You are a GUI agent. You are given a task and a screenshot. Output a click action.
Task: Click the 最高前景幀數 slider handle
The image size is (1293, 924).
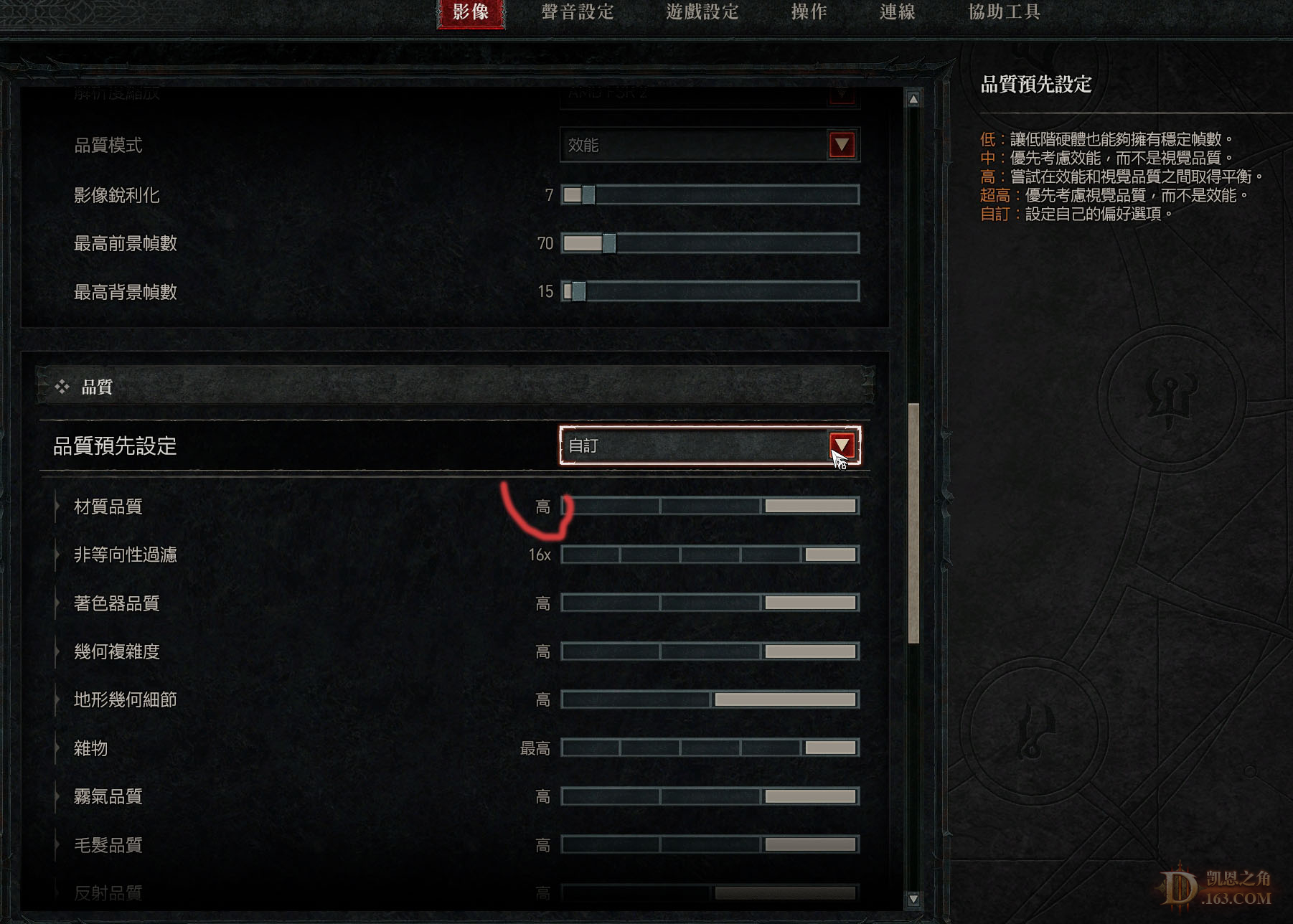click(x=609, y=243)
